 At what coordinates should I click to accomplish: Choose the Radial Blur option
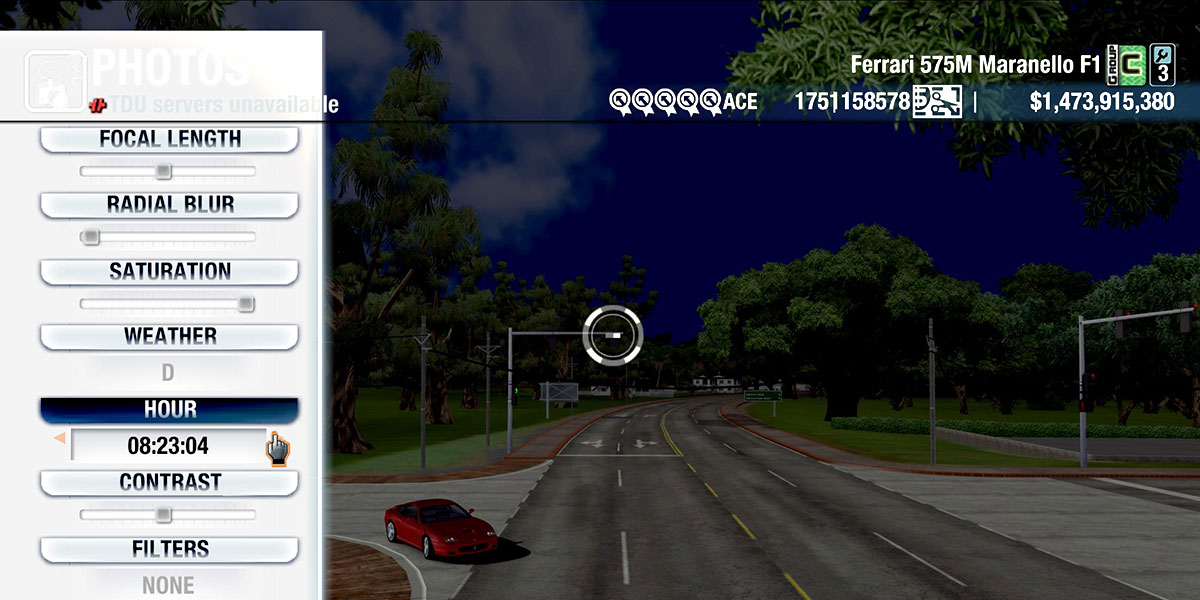pyautogui.click(x=169, y=205)
